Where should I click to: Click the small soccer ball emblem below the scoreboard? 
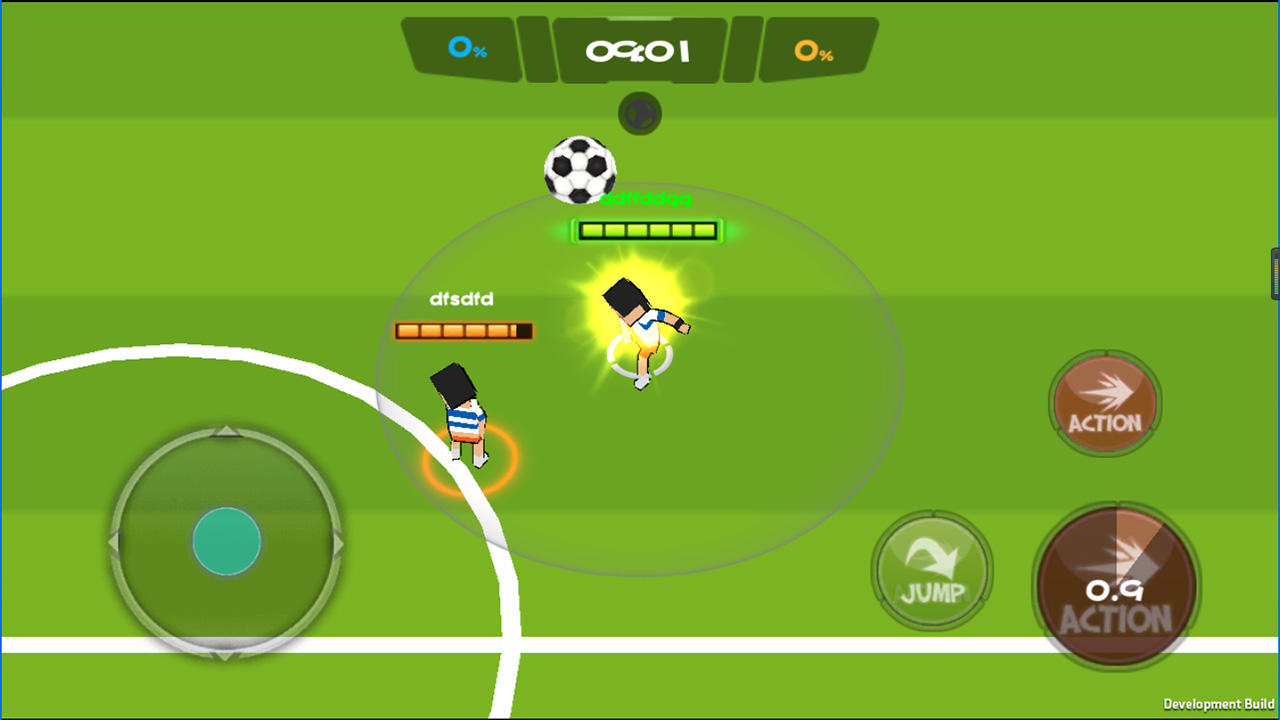point(639,112)
